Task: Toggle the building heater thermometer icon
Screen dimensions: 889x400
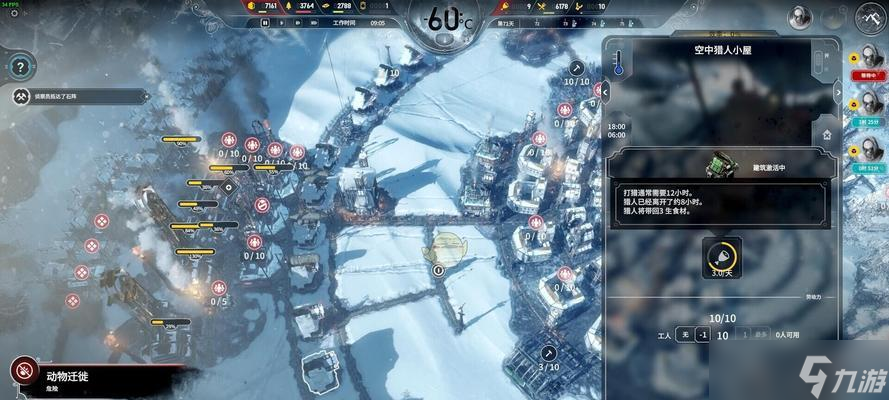Action: (x=618, y=64)
